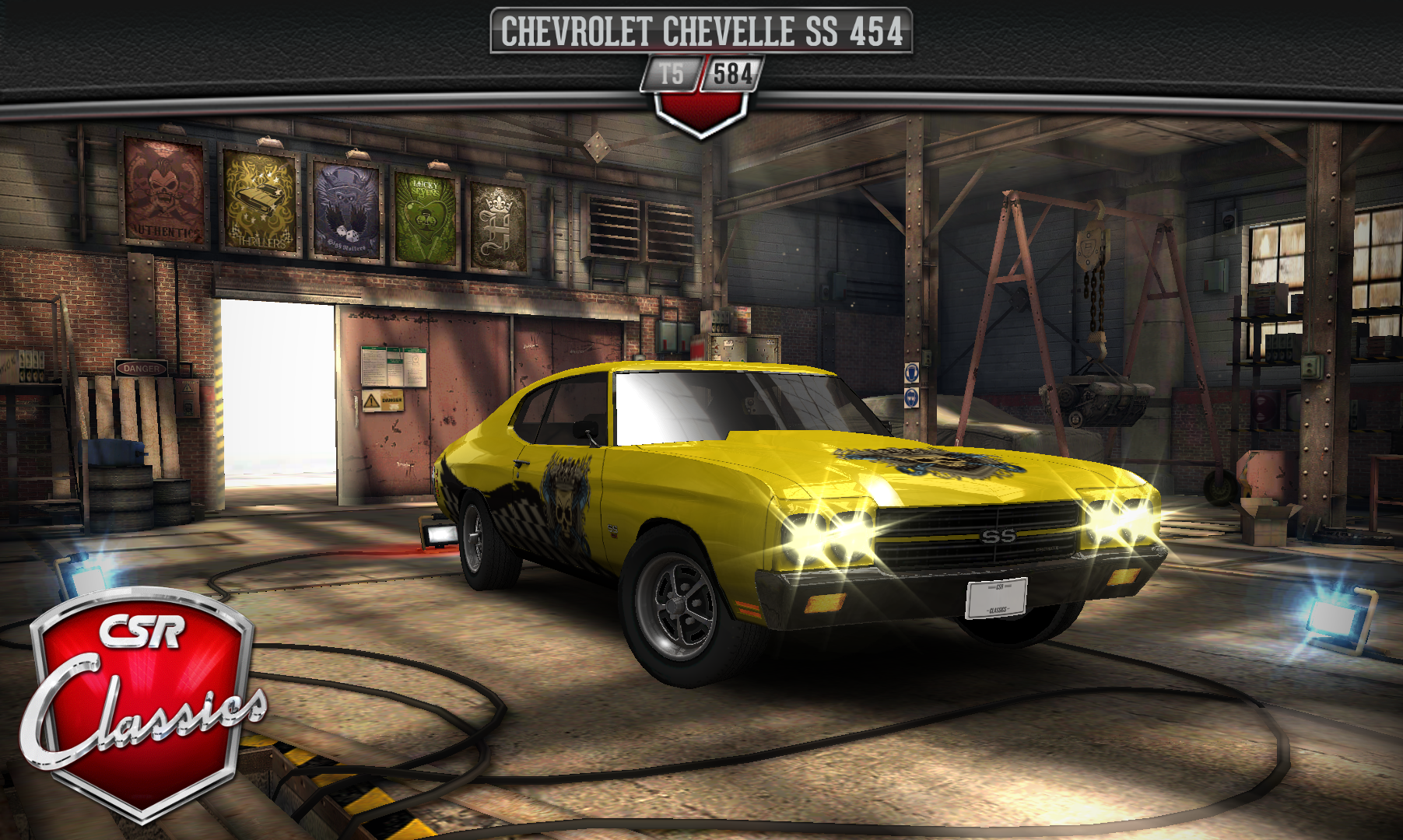Open the 584 rating badge

(731, 75)
